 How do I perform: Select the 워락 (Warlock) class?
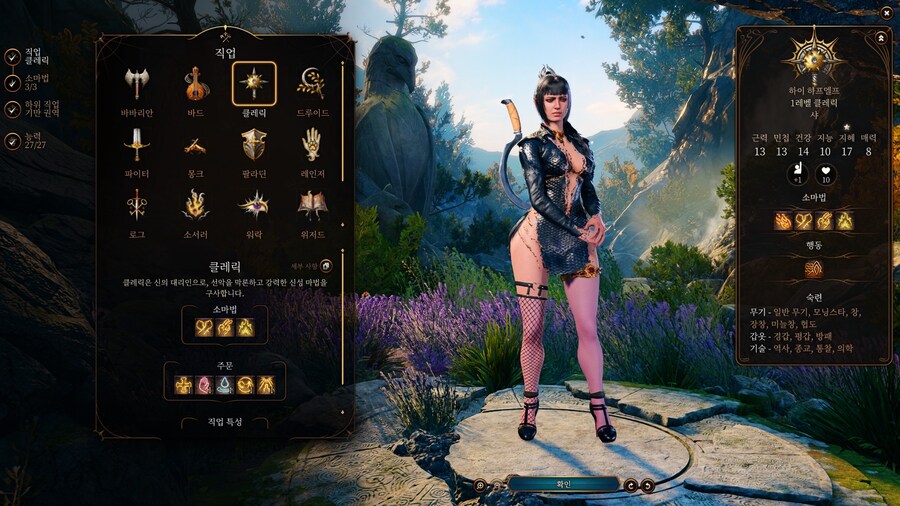(x=254, y=204)
